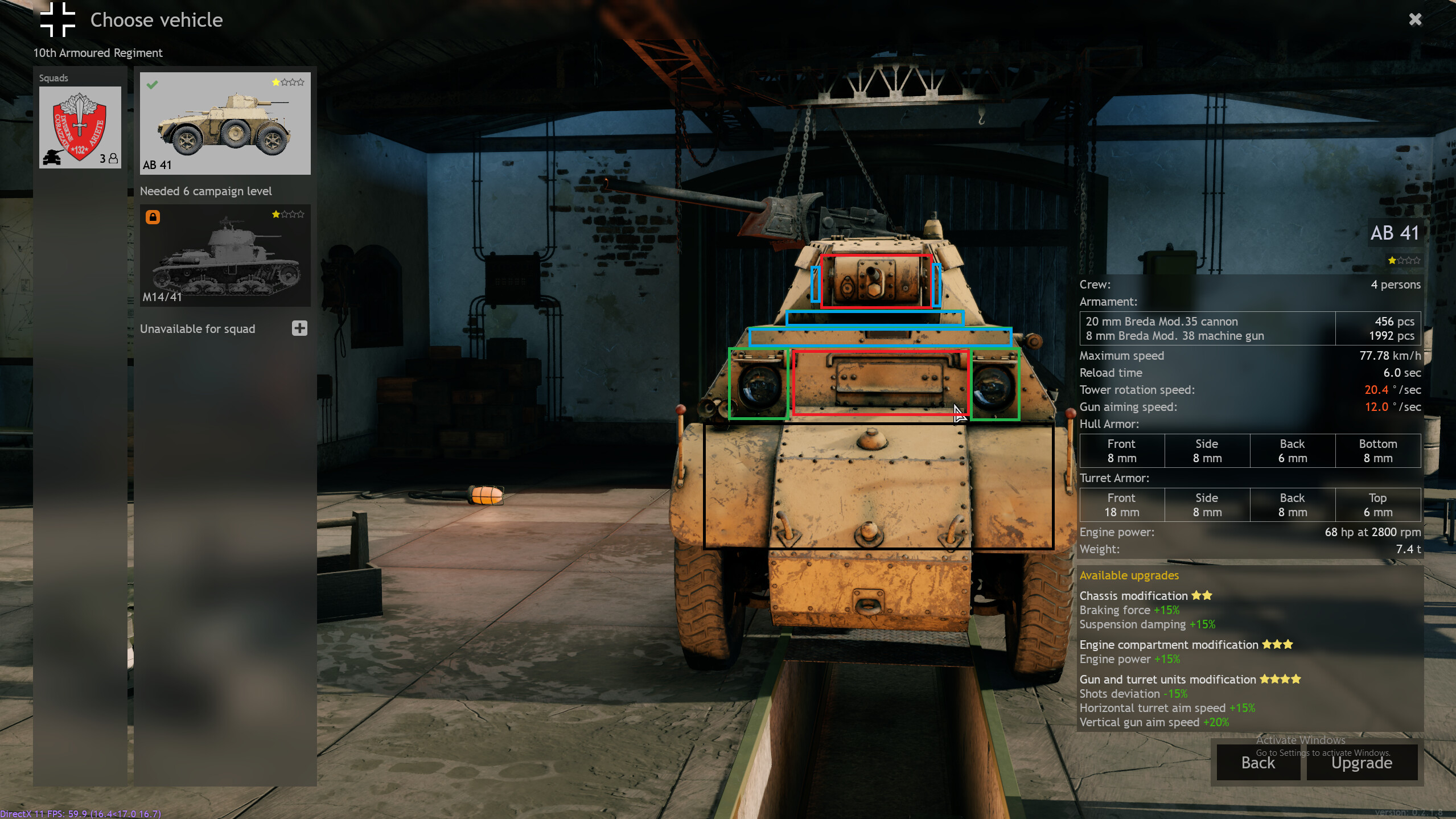The height and width of the screenshot is (819, 1456).
Task: Click the plus button beside Unavailable for squad
Action: (x=299, y=328)
